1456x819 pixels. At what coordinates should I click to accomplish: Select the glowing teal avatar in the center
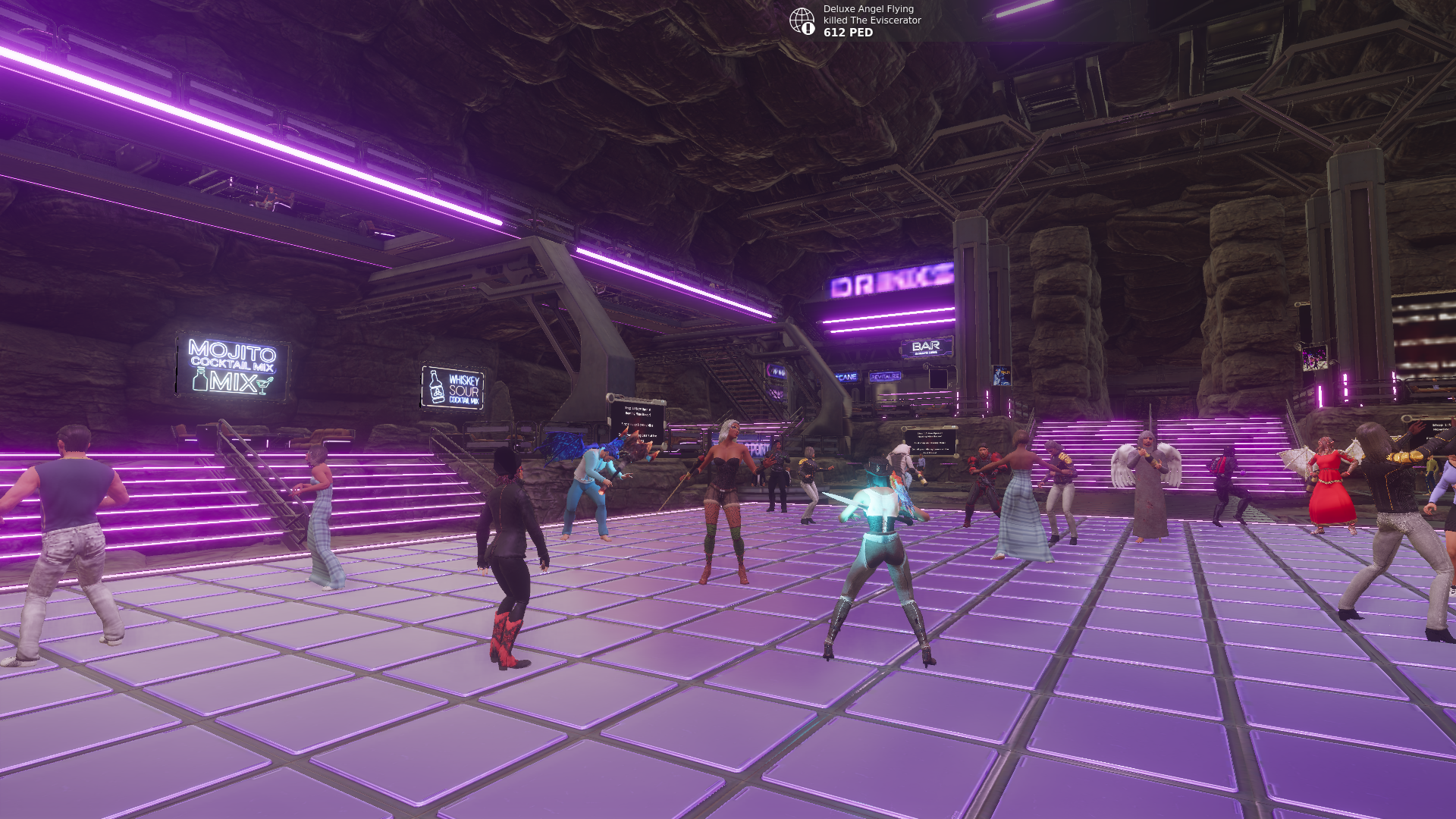click(880, 546)
